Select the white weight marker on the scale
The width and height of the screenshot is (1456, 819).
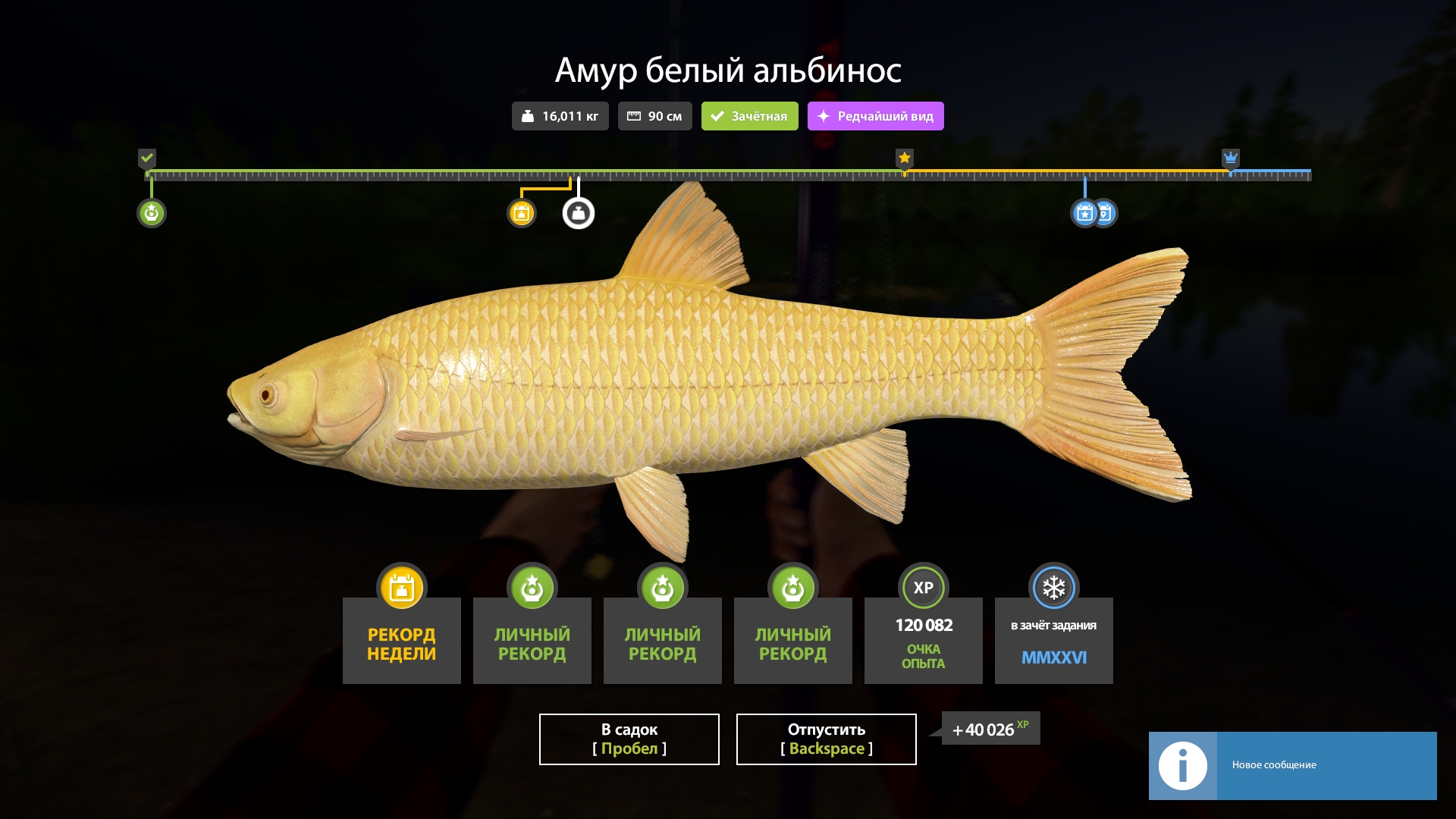[579, 213]
